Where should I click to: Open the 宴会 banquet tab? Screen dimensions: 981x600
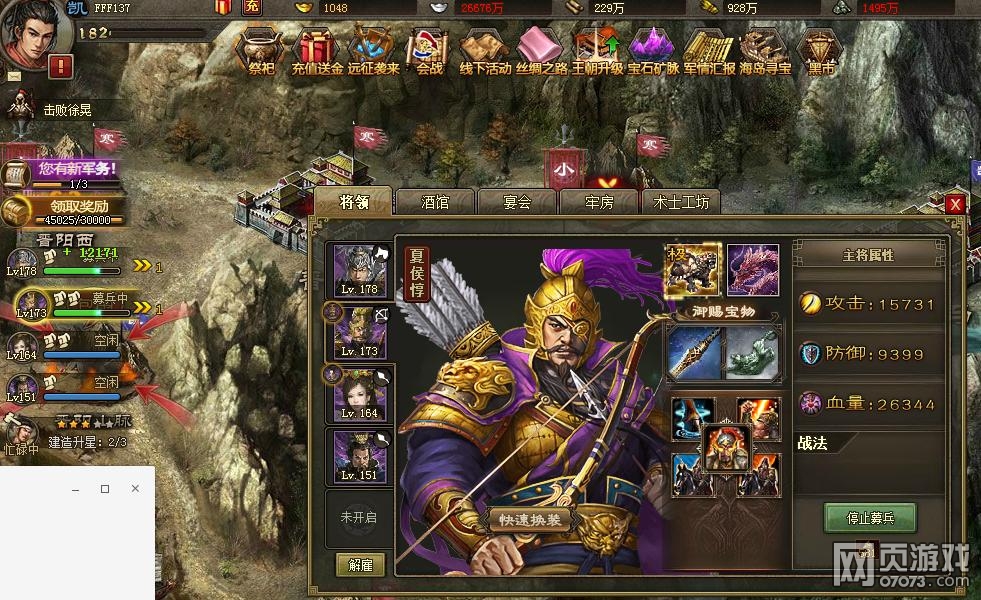(x=517, y=201)
